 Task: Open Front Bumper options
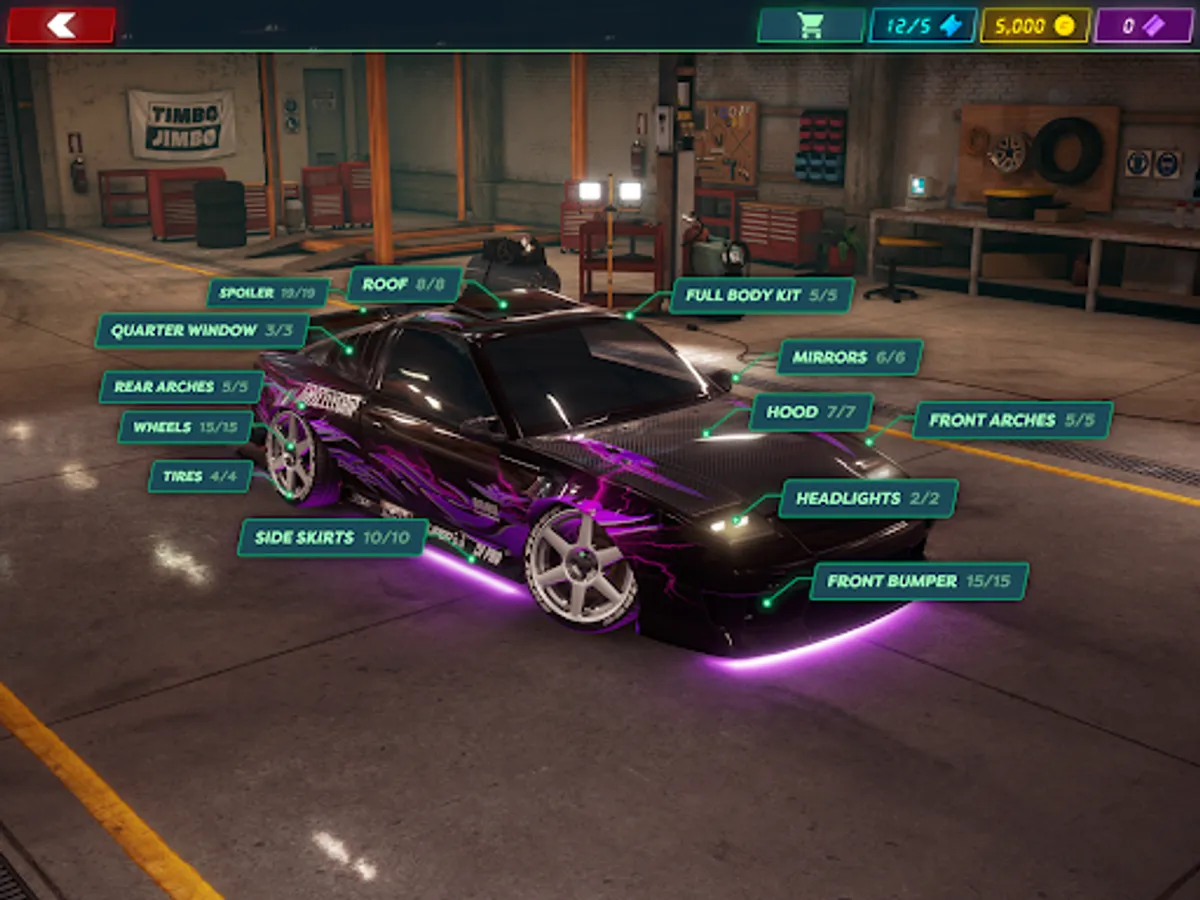pos(918,581)
